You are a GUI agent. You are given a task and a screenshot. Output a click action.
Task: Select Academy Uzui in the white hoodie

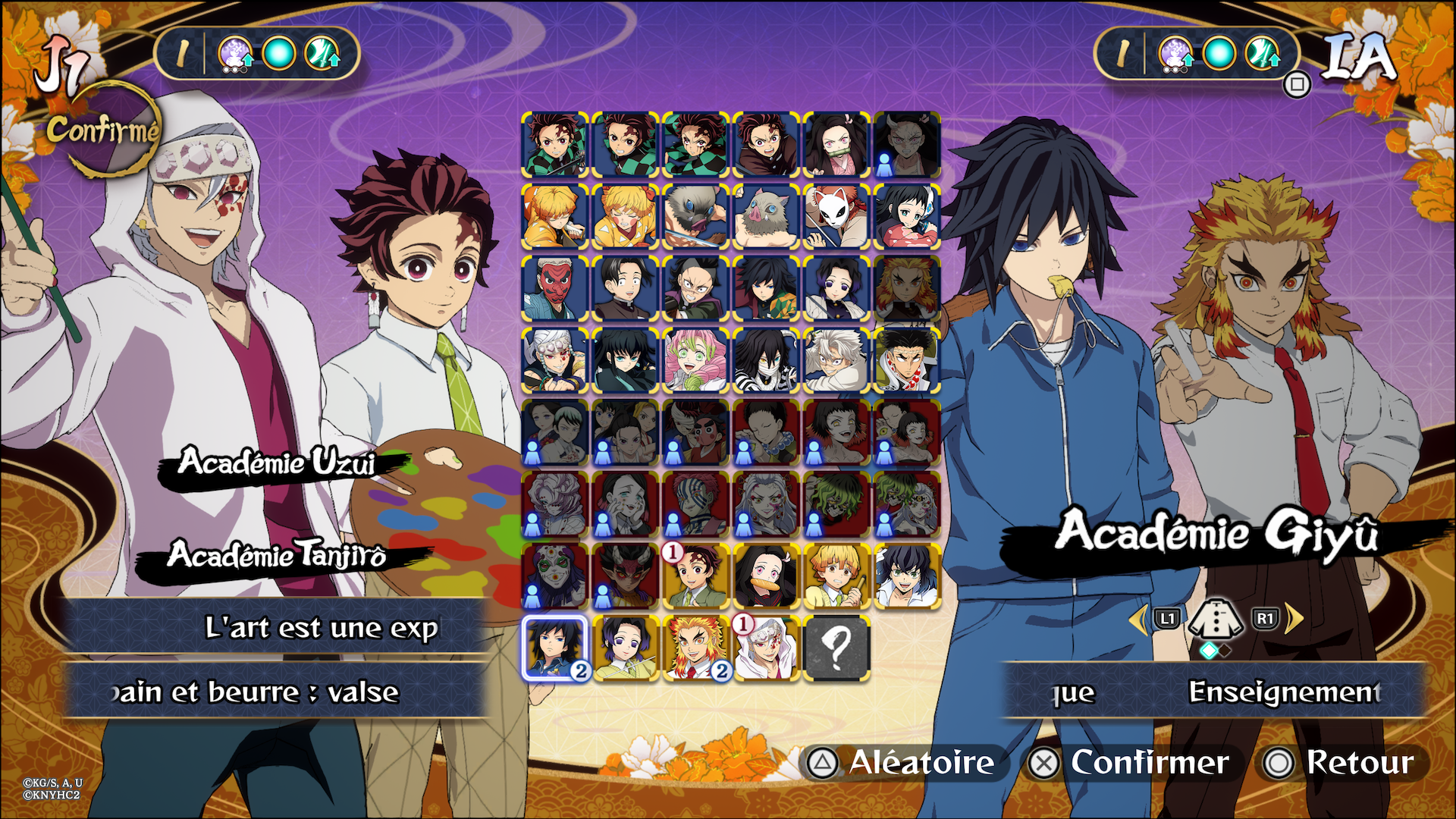click(765, 648)
